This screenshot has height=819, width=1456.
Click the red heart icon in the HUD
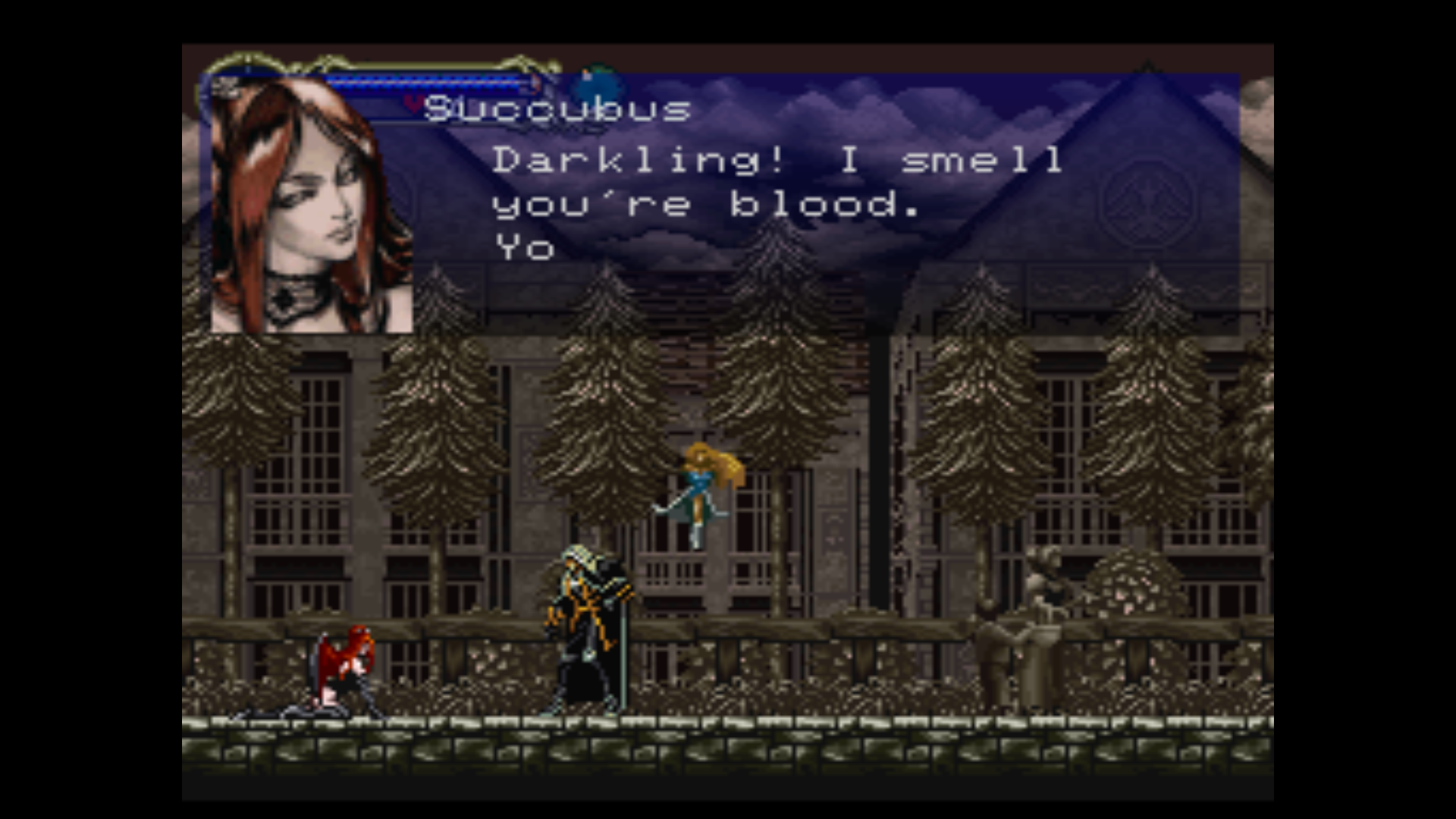[413, 104]
